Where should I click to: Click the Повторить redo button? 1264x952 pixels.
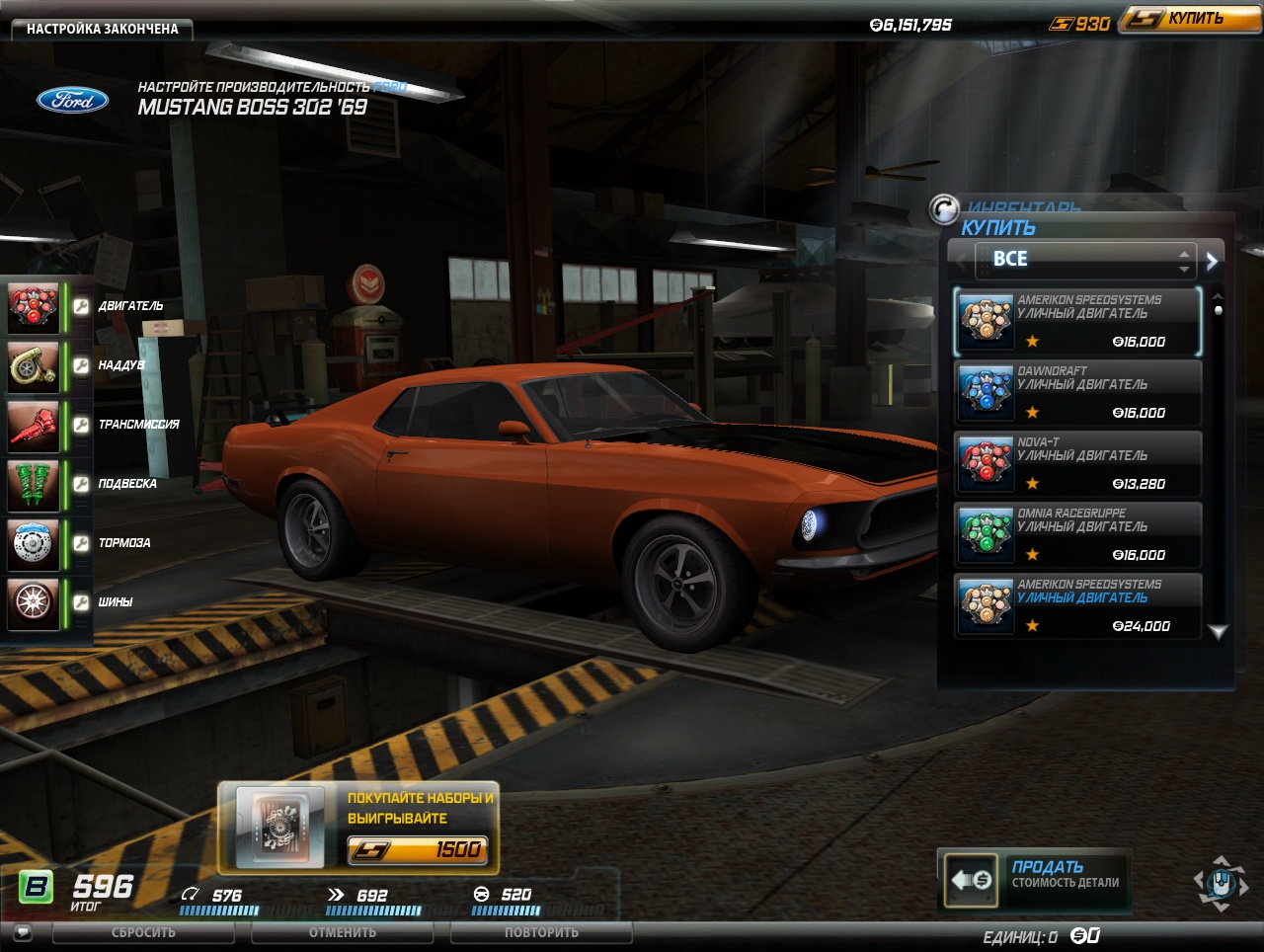point(541,932)
